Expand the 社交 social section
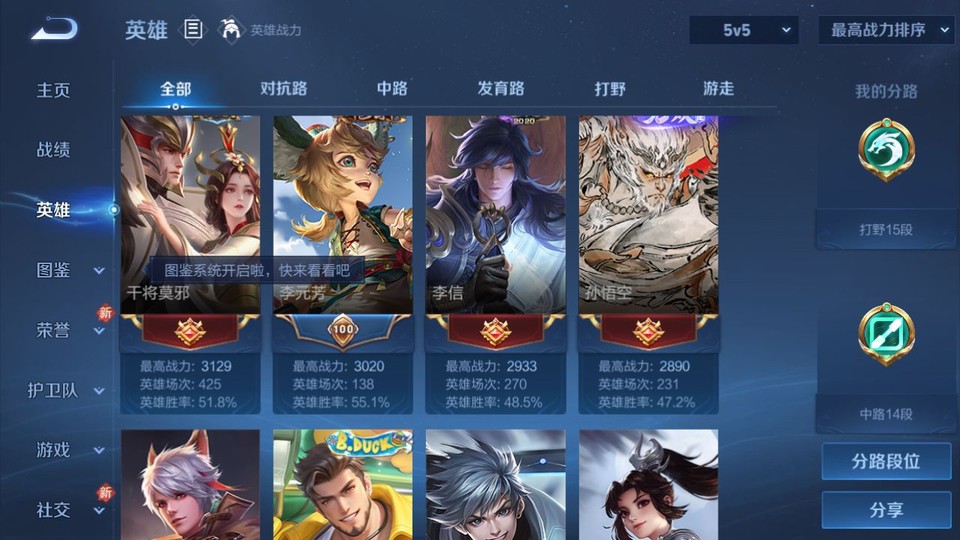The image size is (960, 540). (x=68, y=510)
